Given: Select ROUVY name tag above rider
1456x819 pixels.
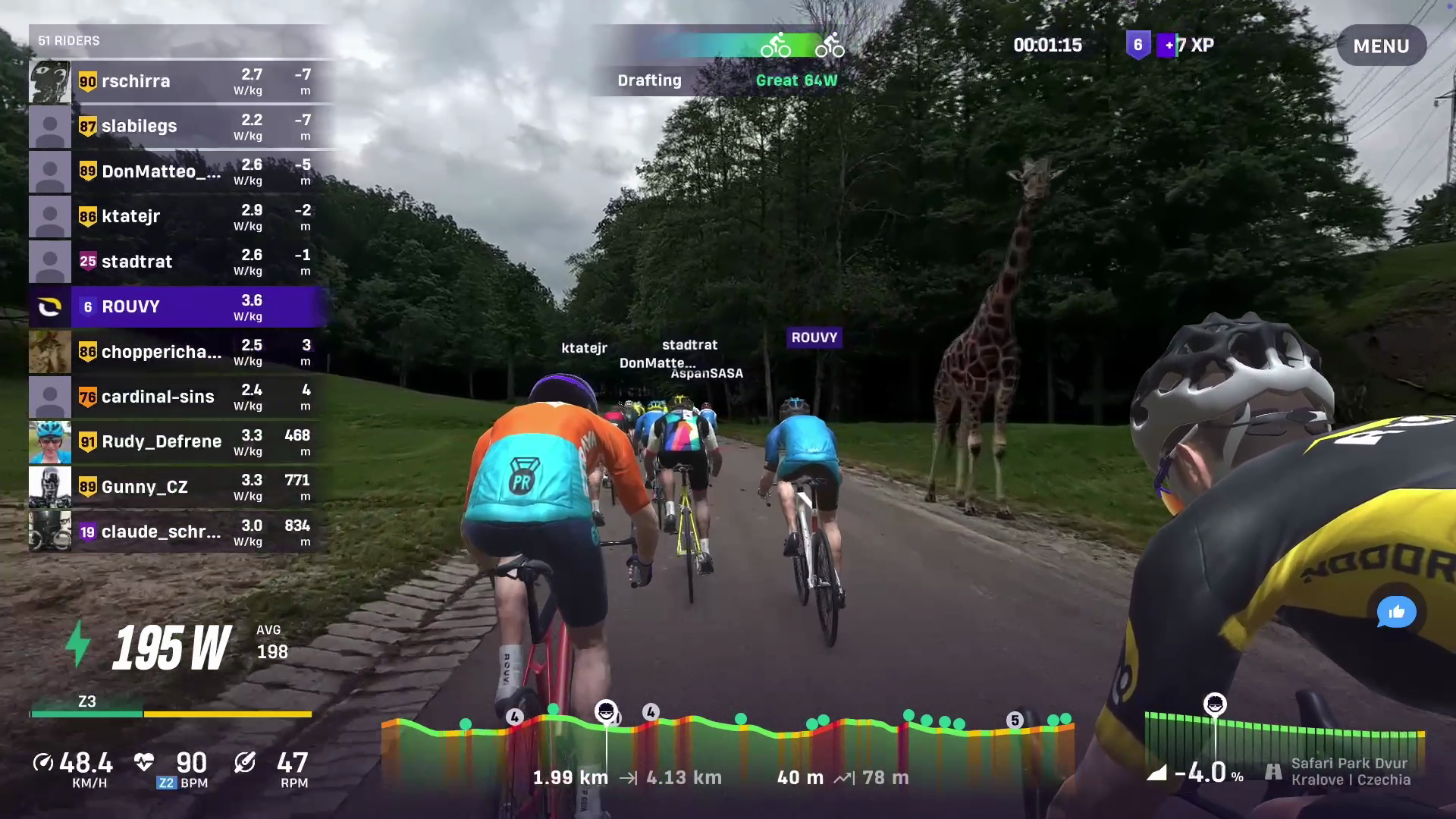Looking at the screenshot, I should pyautogui.click(x=814, y=337).
